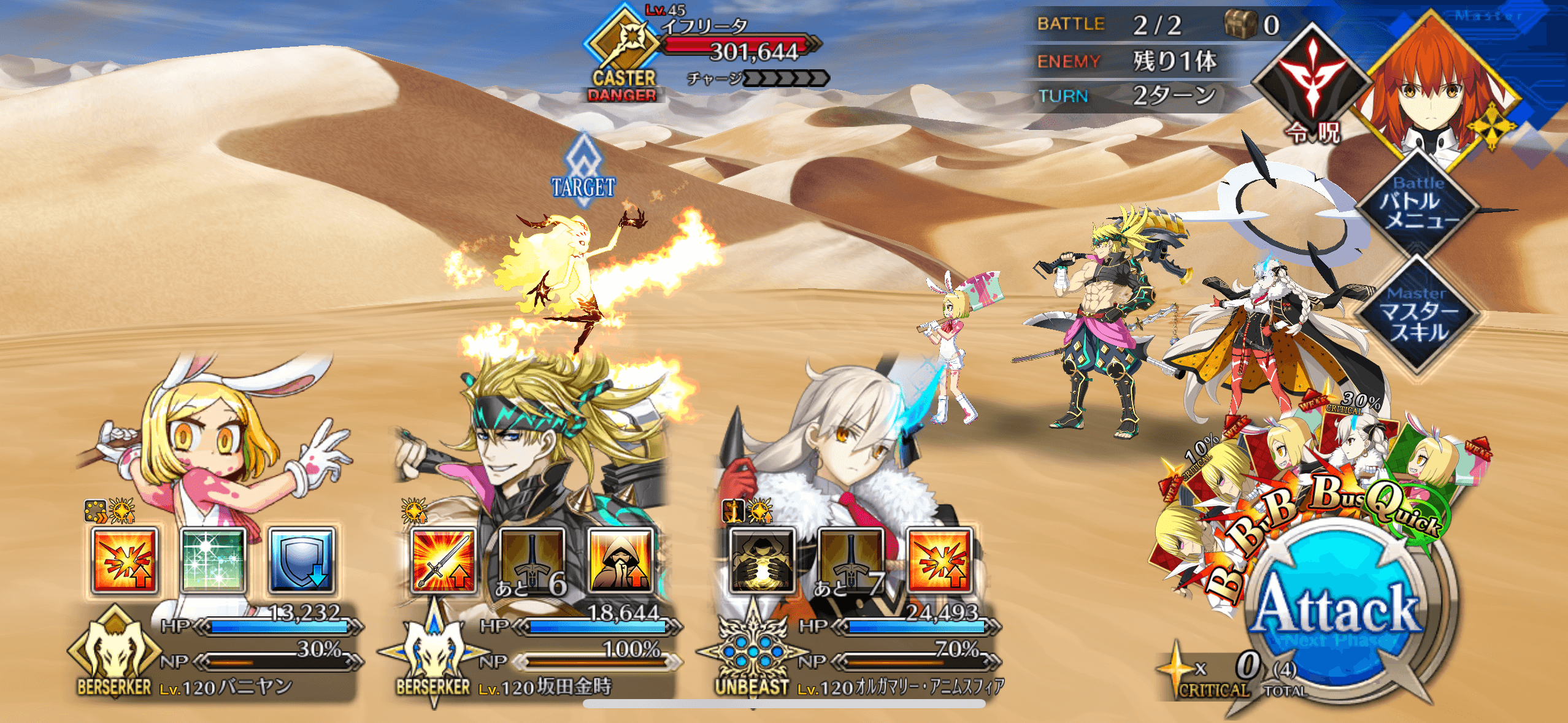Use Olga Marie's burst attack-up skill
This screenshot has width=1568, height=723.
tap(939, 561)
